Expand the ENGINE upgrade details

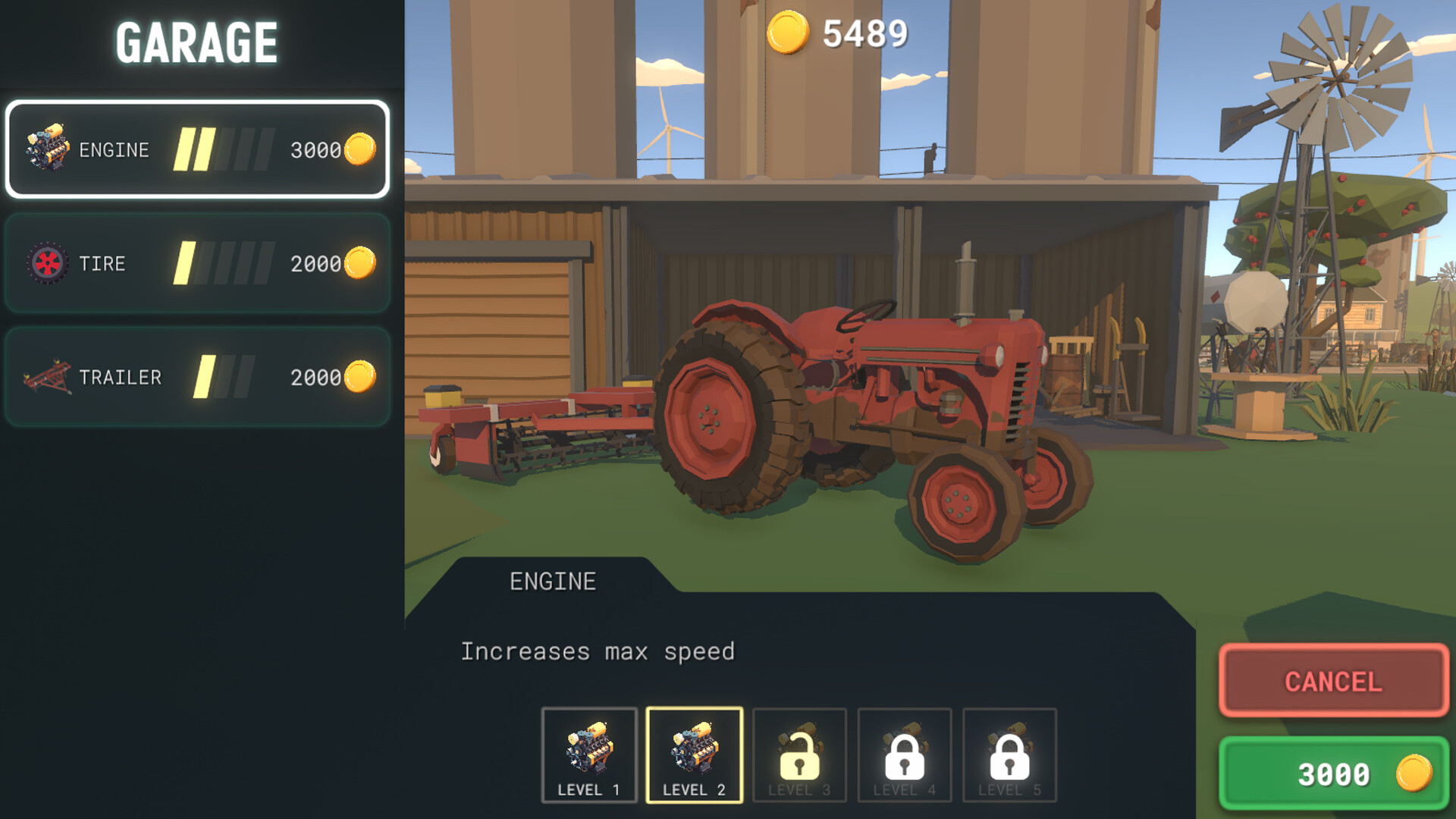(197, 149)
